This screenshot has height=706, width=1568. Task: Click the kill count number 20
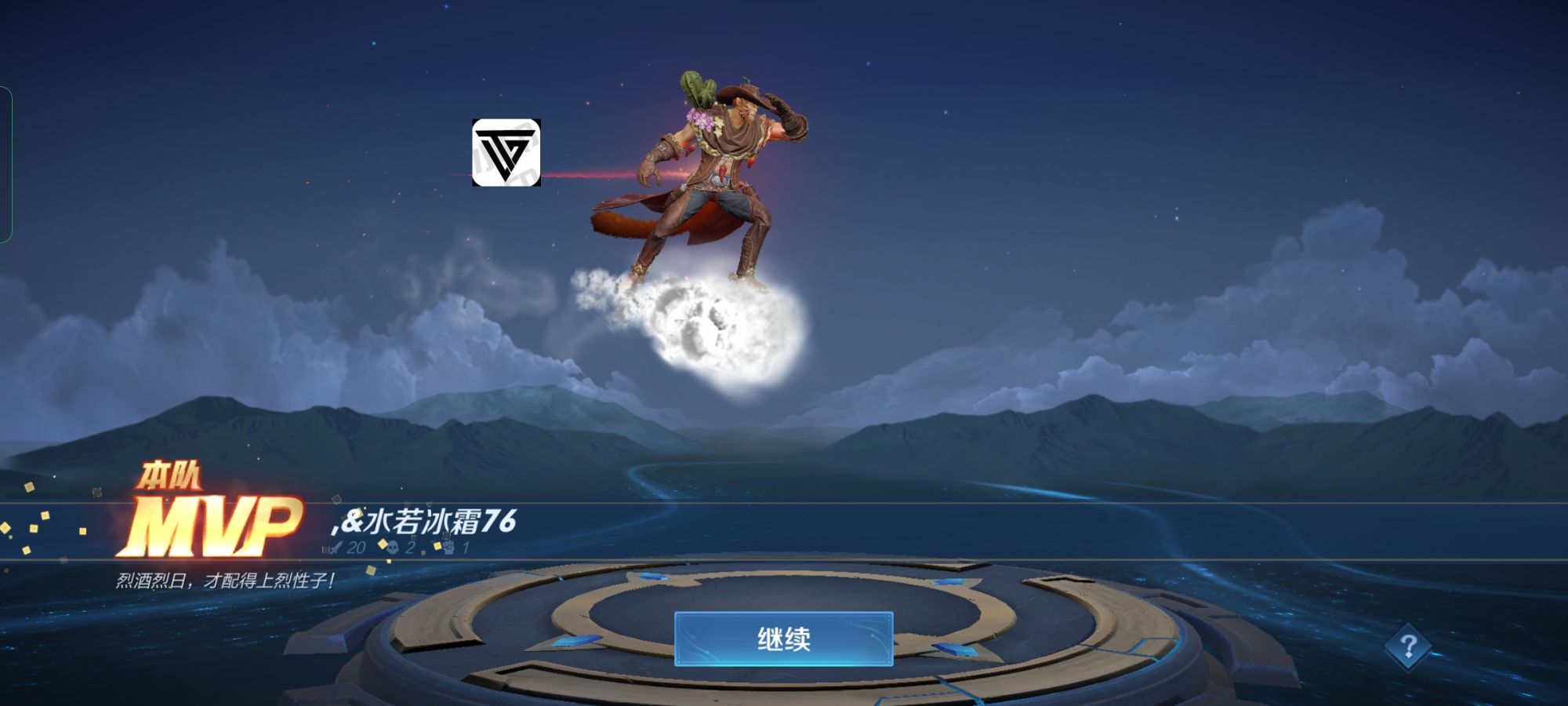[x=355, y=548]
